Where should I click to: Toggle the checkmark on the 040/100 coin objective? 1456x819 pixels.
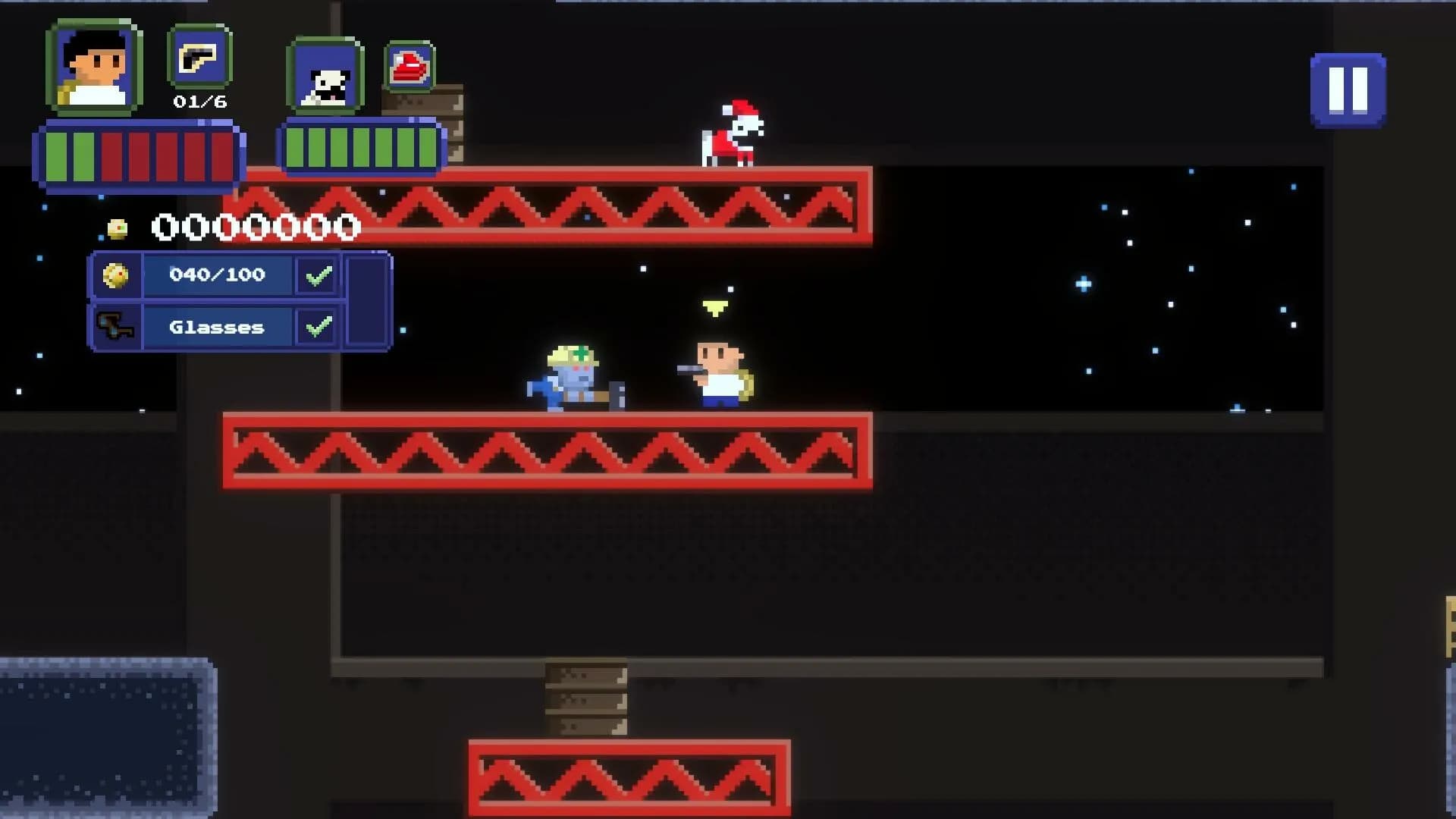316,275
